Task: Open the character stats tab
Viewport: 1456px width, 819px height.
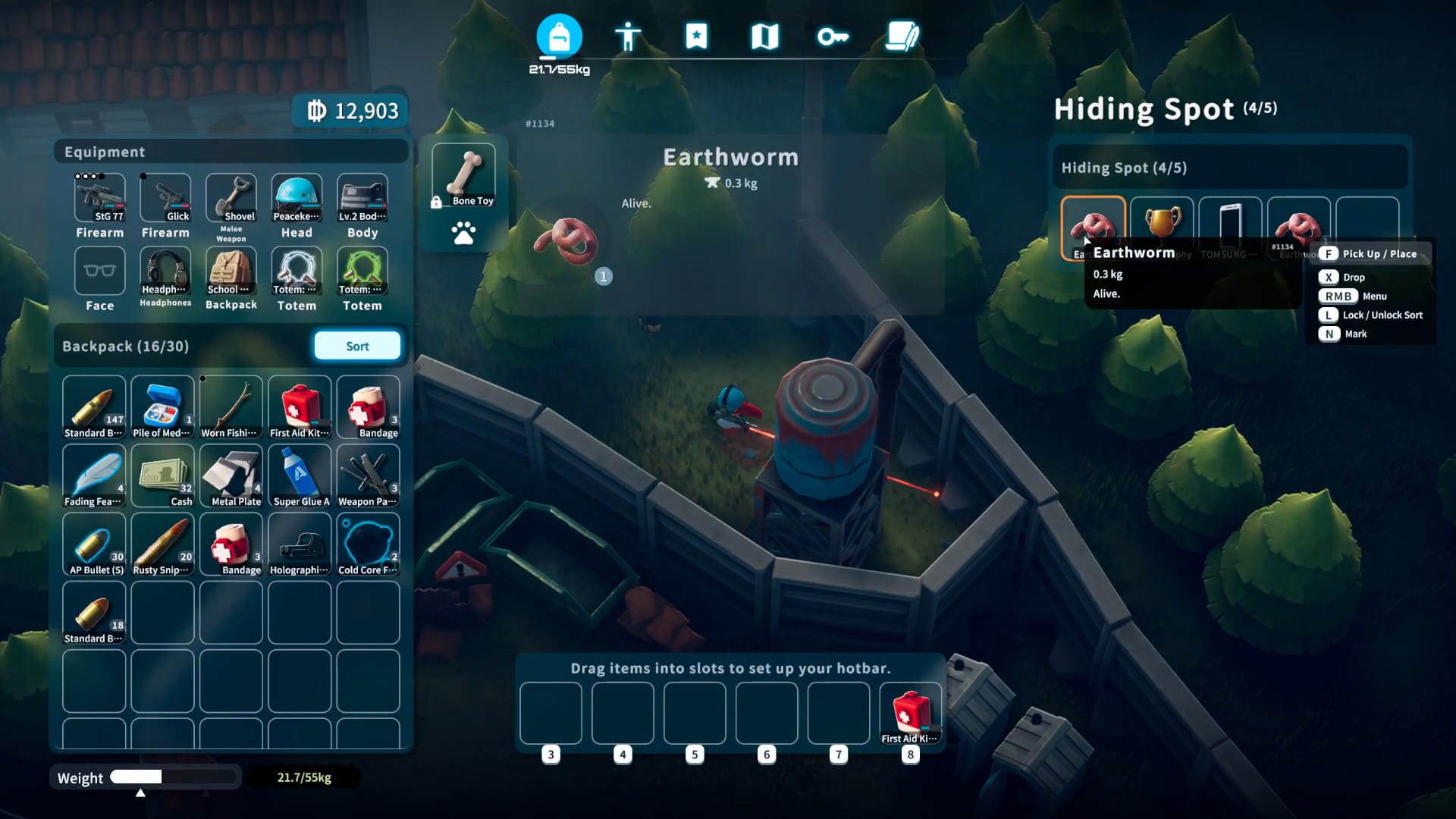Action: point(628,36)
